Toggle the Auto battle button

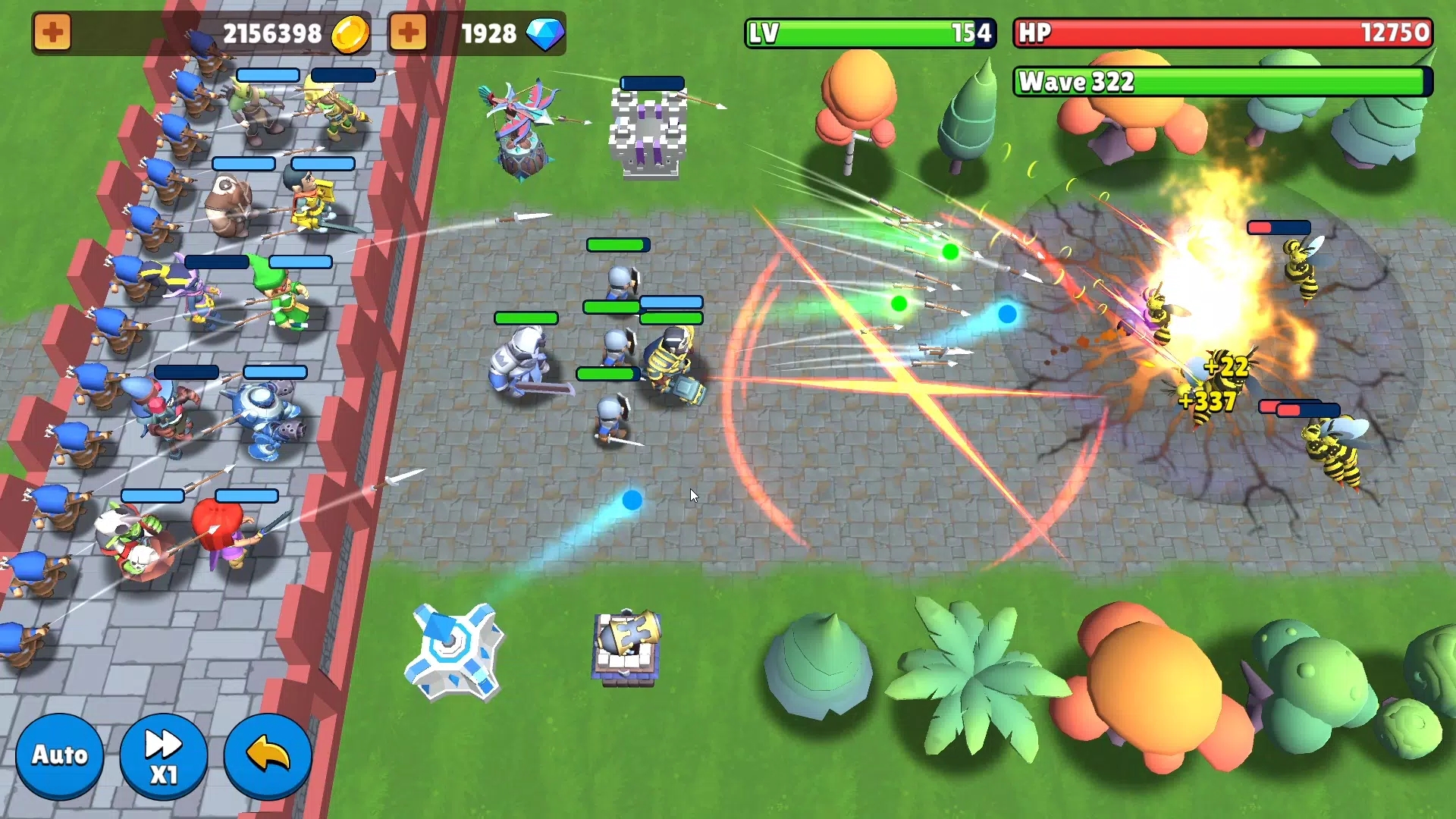pos(59,755)
